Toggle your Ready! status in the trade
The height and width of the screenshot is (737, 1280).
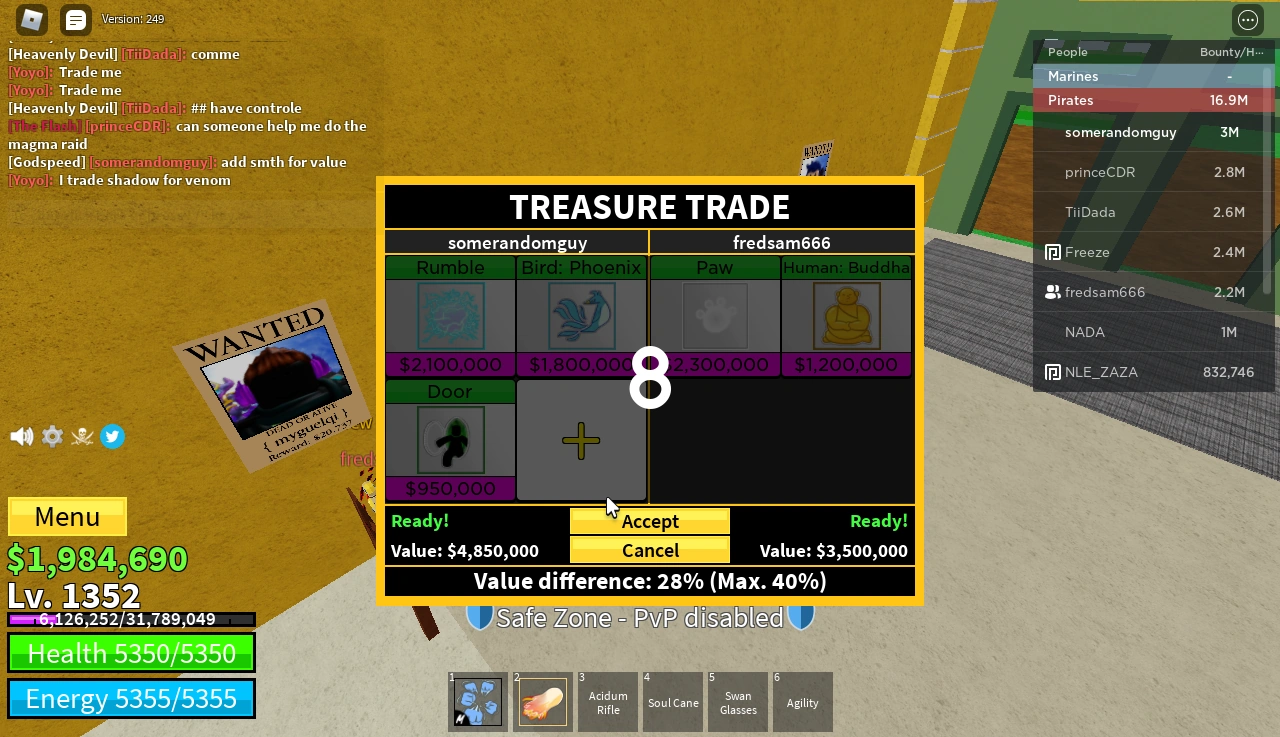click(x=420, y=521)
